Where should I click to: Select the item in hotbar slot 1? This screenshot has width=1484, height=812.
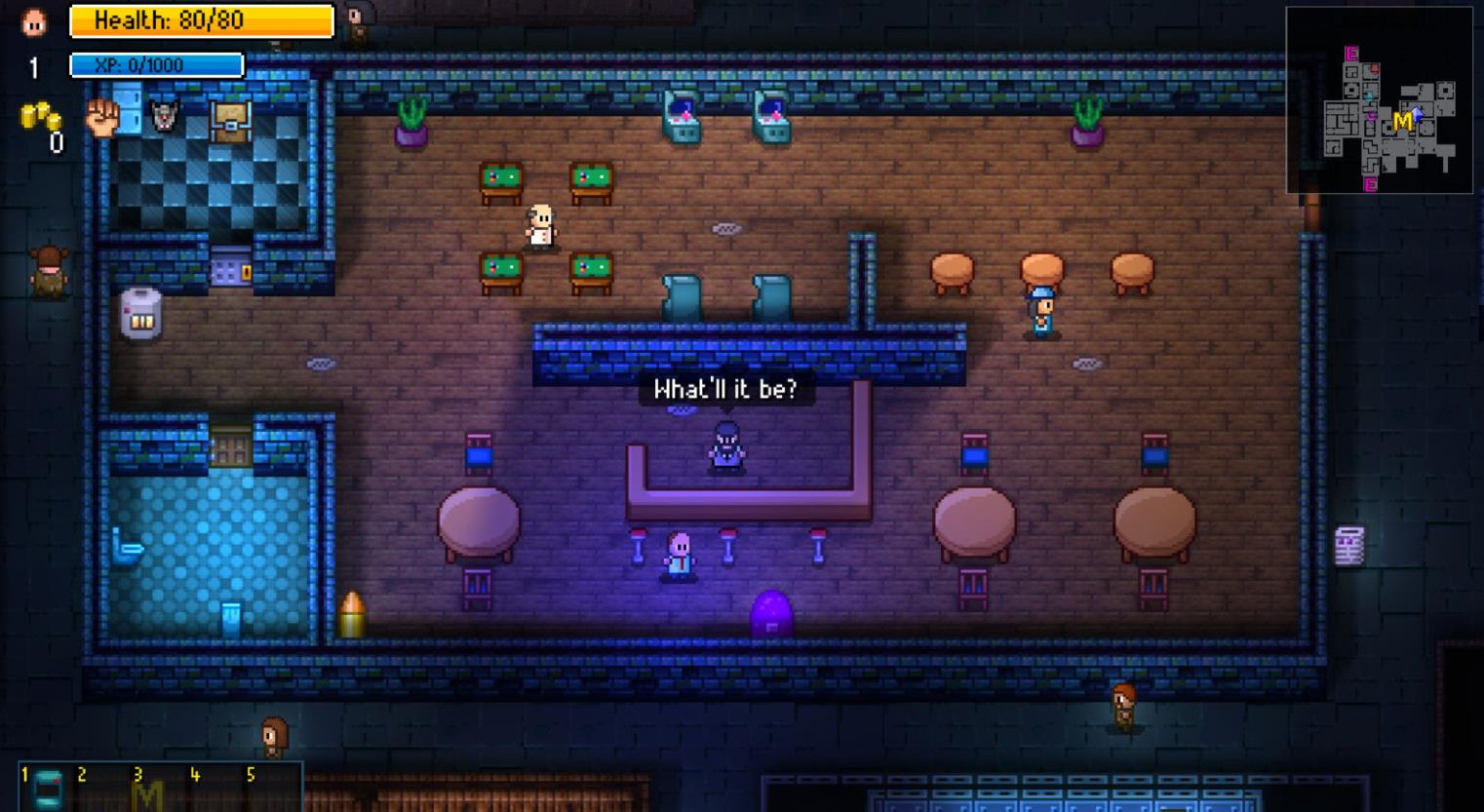[47, 788]
